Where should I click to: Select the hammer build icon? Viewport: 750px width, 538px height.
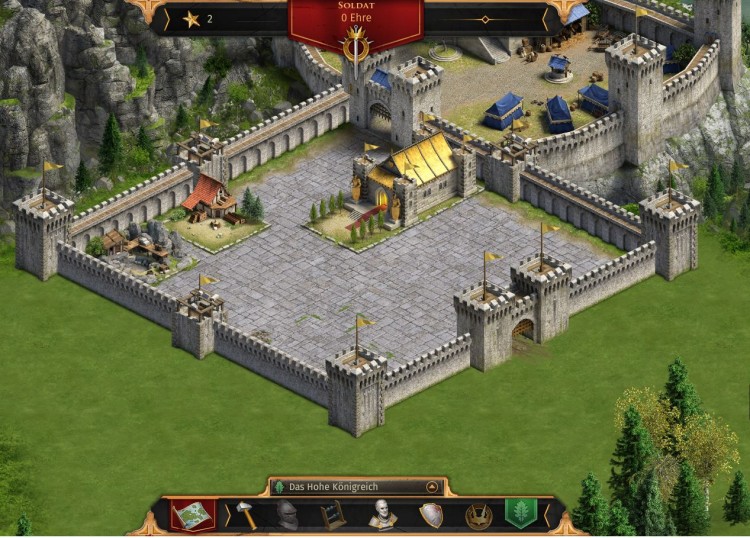(246, 515)
